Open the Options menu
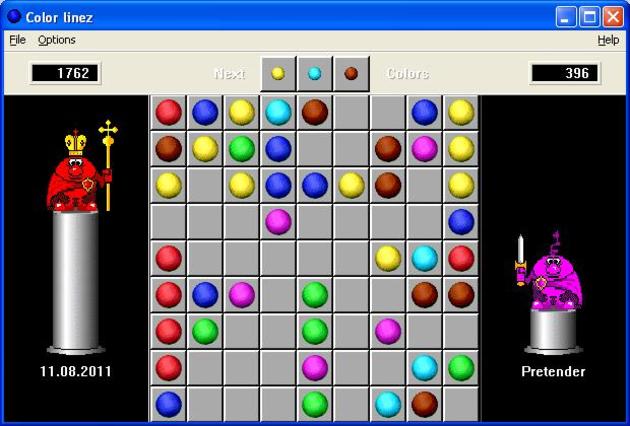 (57, 40)
